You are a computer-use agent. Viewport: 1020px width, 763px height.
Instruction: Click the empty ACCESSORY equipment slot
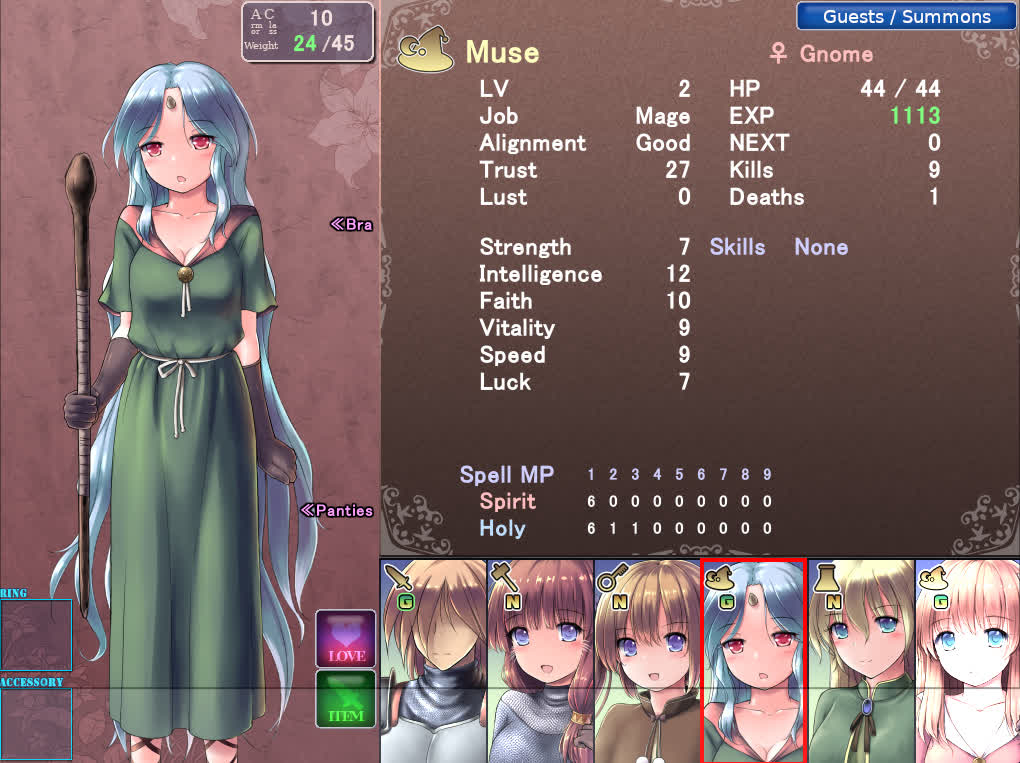click(36, 724)
